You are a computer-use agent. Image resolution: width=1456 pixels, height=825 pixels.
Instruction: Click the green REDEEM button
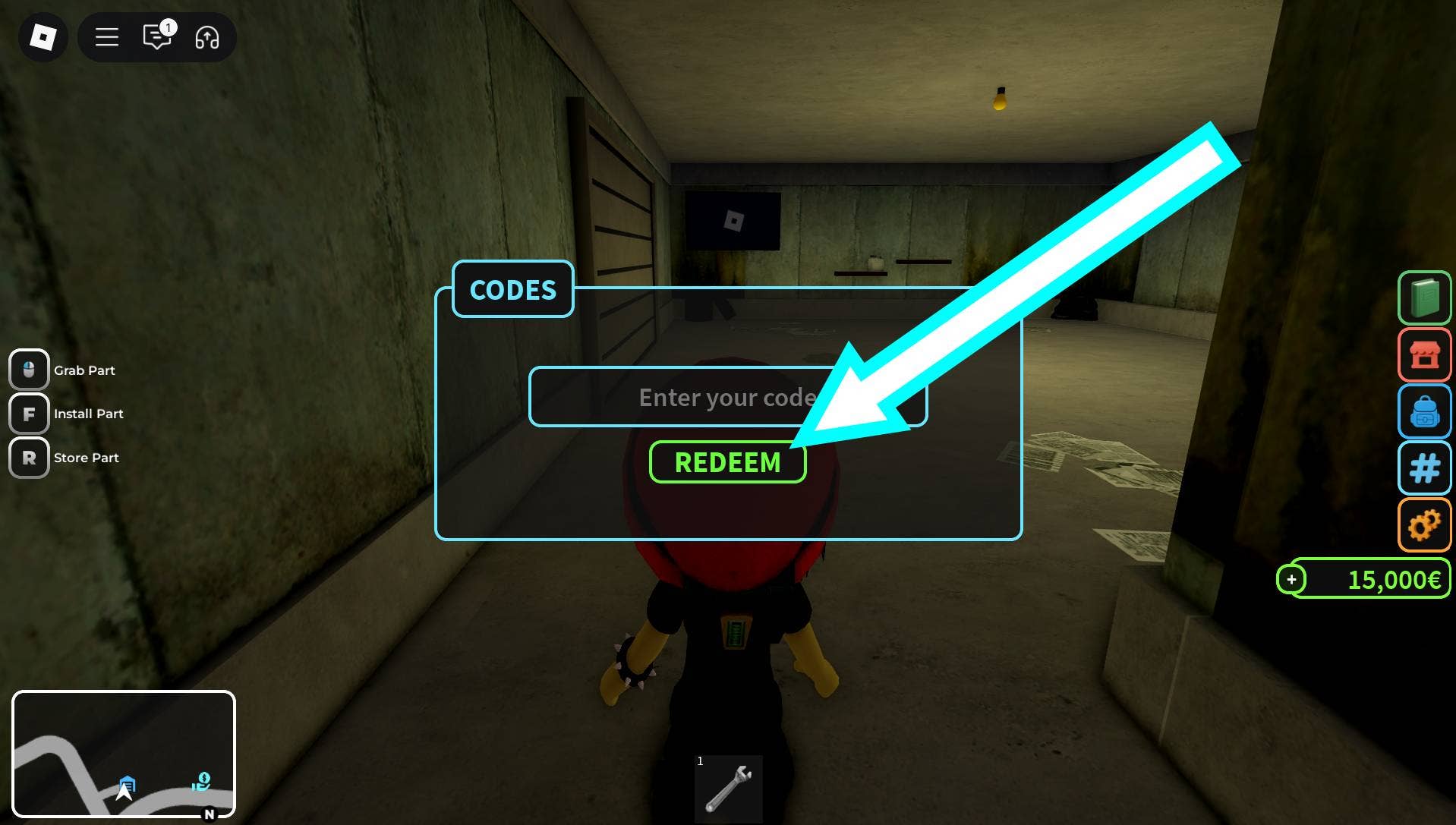coord(727,461)
